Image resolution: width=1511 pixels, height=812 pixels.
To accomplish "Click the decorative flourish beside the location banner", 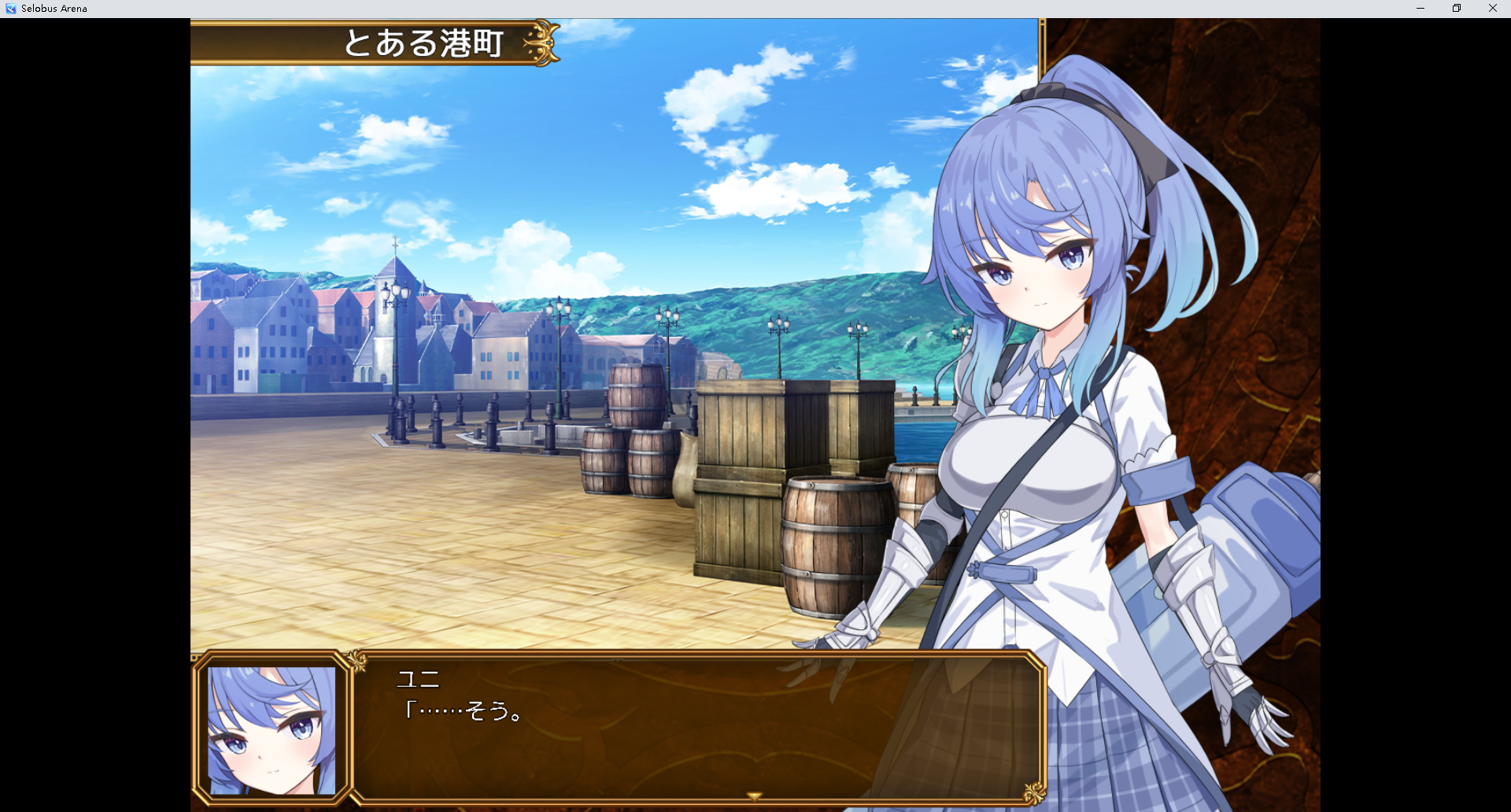I will tap(543, 43).
